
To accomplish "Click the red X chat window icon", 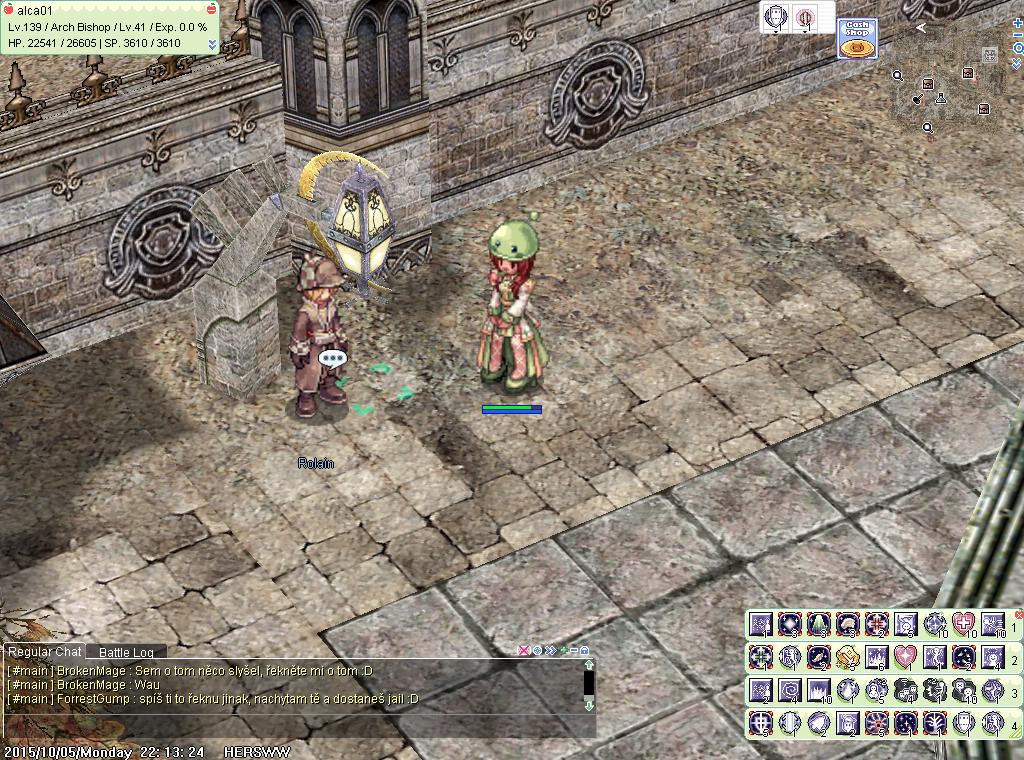I will (523, 650).
